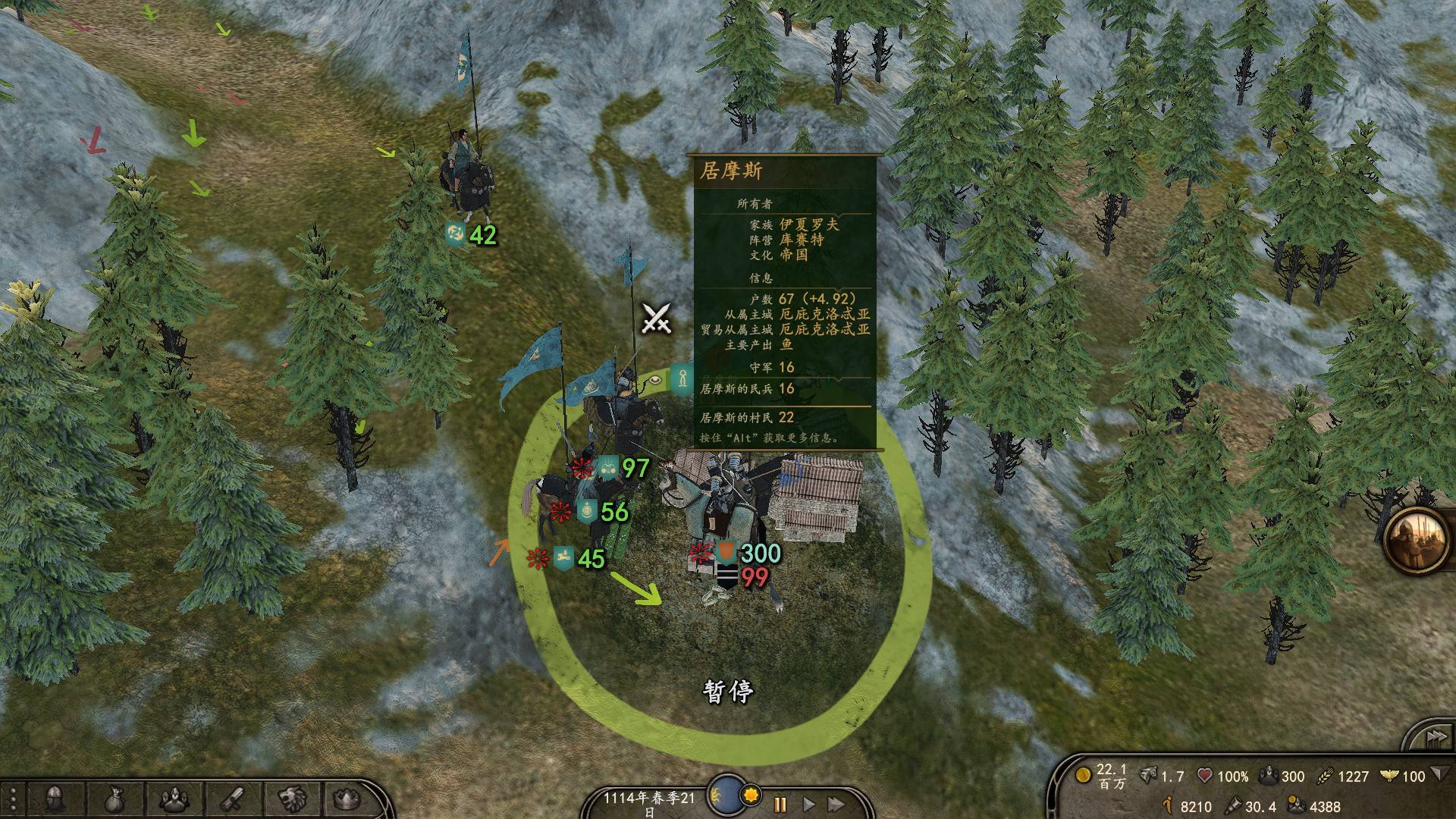The height and width of the screenshot is (819, 1456).
Task: Open the inventory sack icon
Action: 115,799
